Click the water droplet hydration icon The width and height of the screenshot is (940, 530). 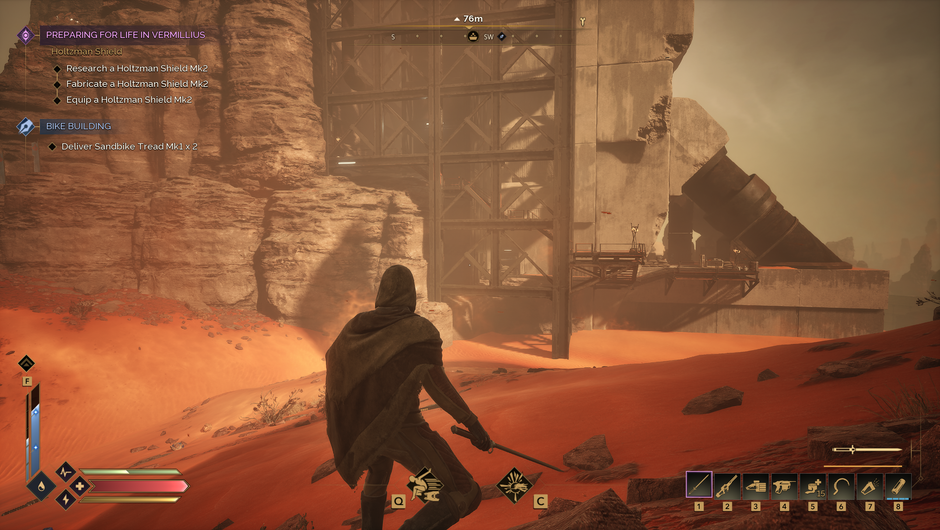pyautogui.click(x=41, y=486)
